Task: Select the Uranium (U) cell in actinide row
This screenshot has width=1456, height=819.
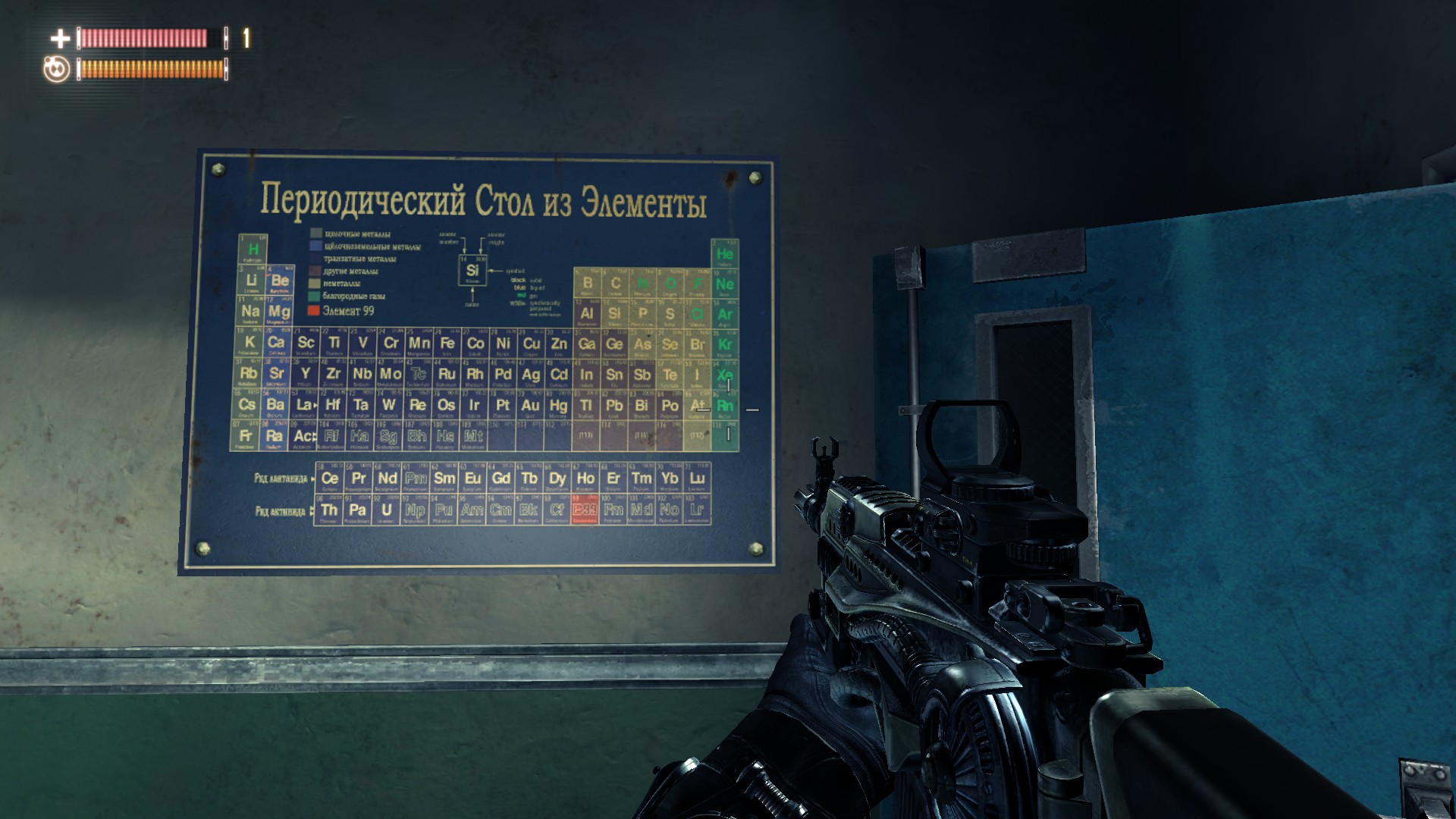Action: [x=385, y=510]
